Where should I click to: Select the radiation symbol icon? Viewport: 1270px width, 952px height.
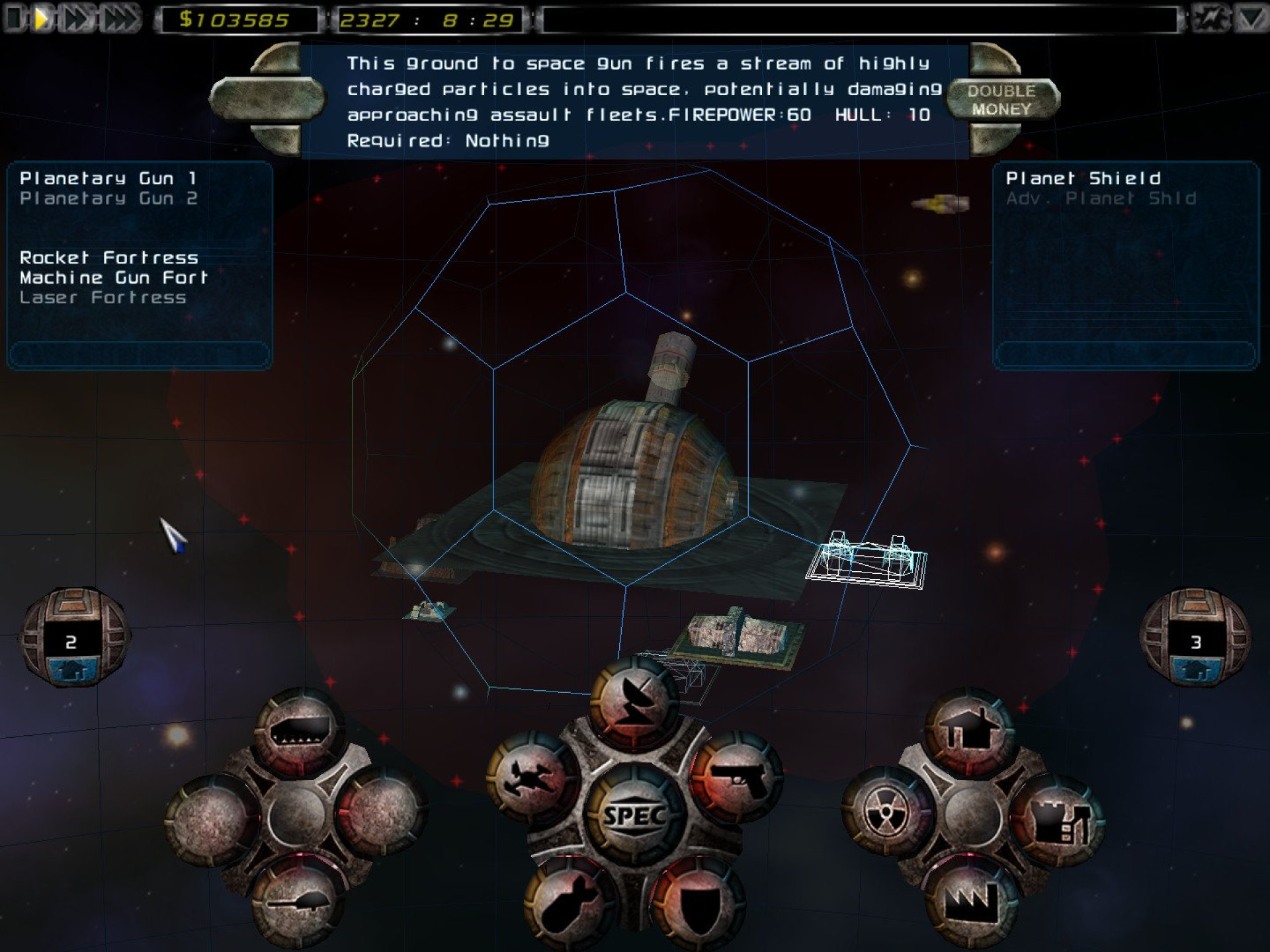pos(886,812)
